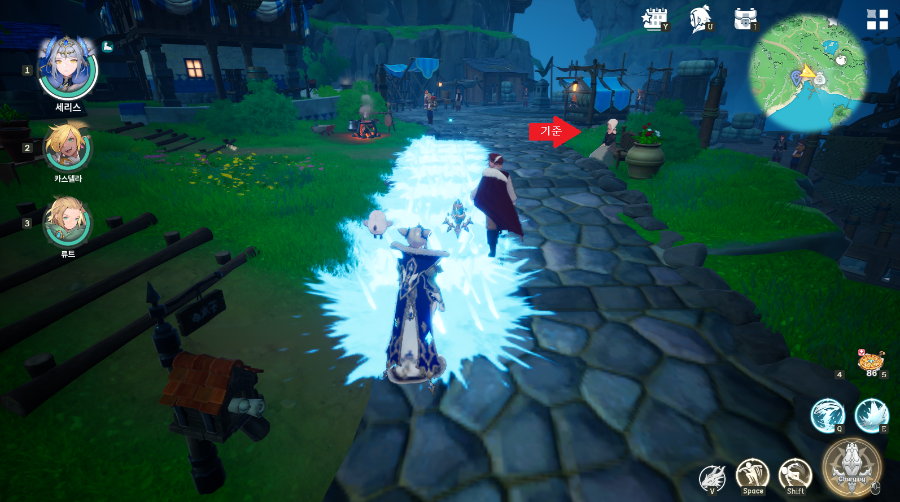Tap the jump action button
This screenshot has height=502, width=900.
coord(752,475)
